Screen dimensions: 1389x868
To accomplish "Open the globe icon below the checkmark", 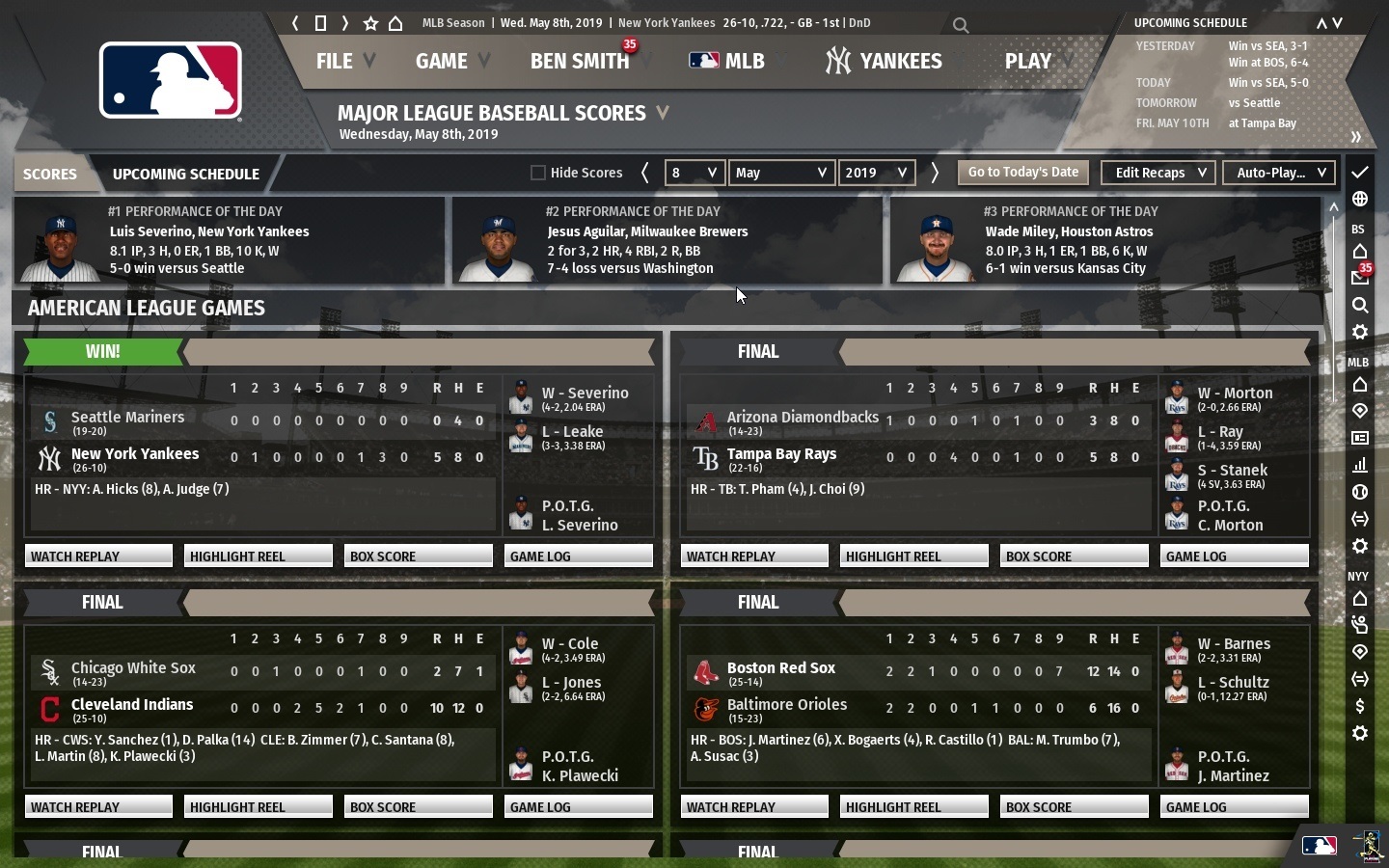I will 1360,197.
